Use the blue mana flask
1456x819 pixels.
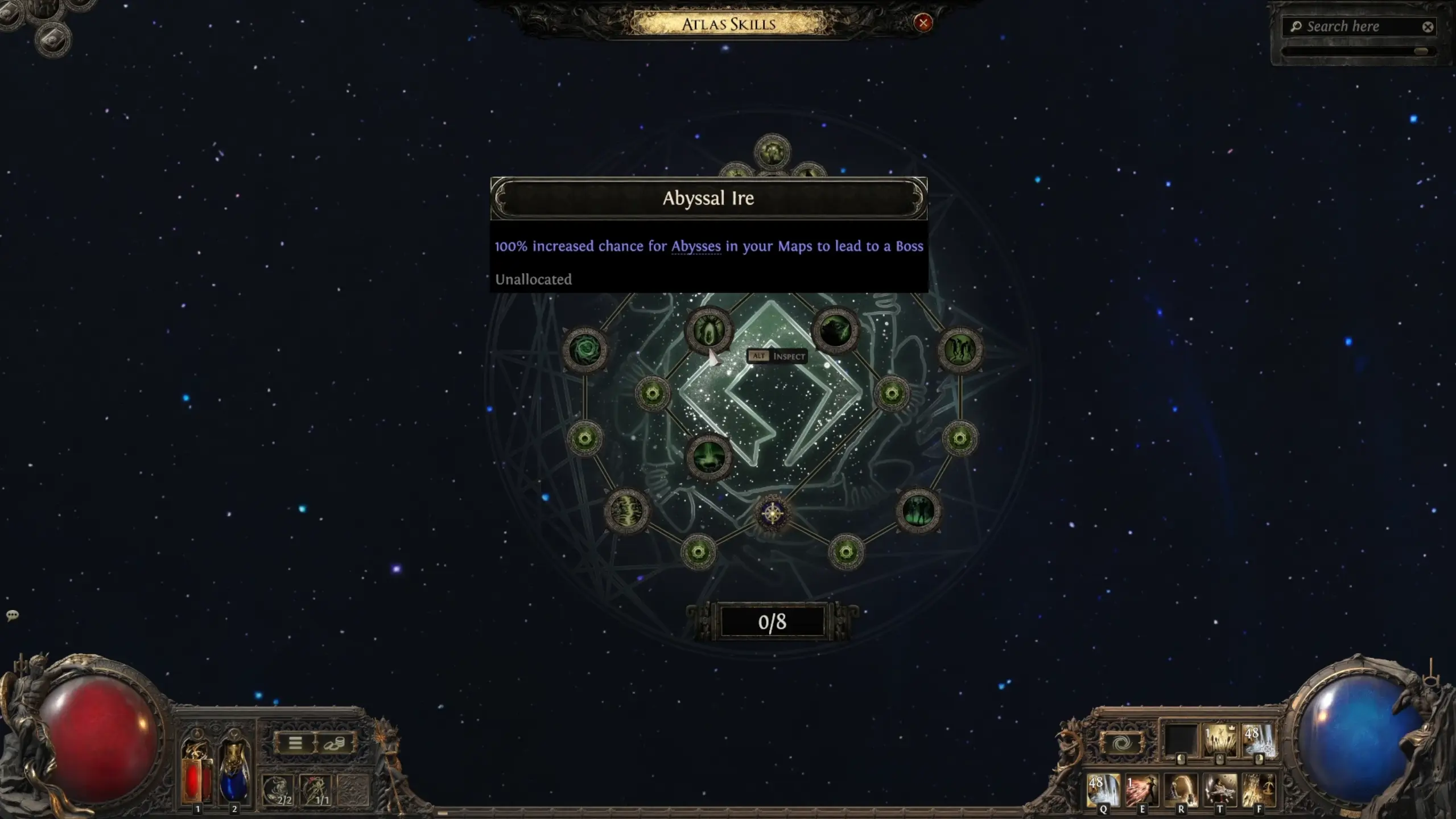tap(234, 774)
